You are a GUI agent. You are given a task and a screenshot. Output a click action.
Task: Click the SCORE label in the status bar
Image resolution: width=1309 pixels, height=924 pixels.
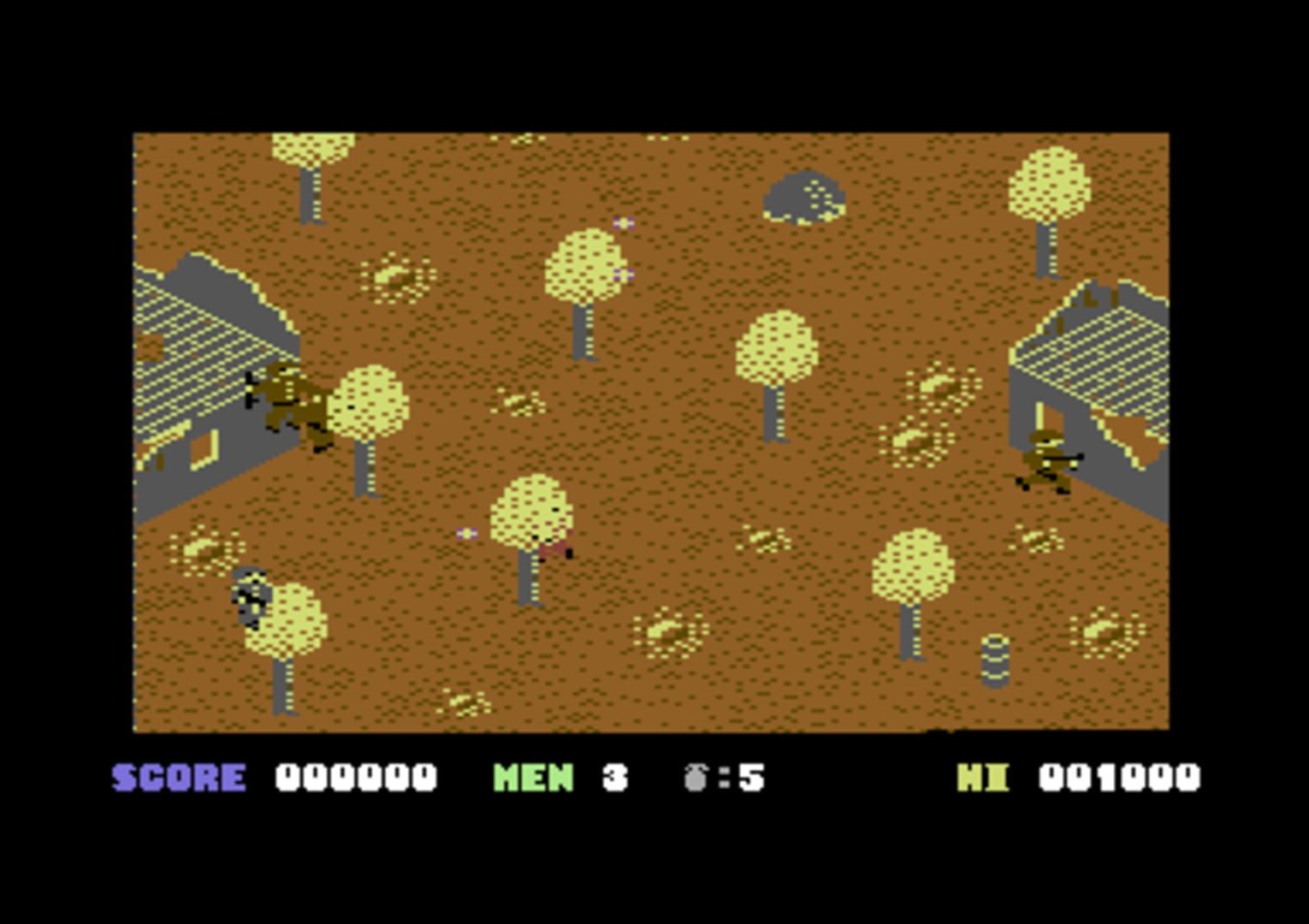pos(178,777)
